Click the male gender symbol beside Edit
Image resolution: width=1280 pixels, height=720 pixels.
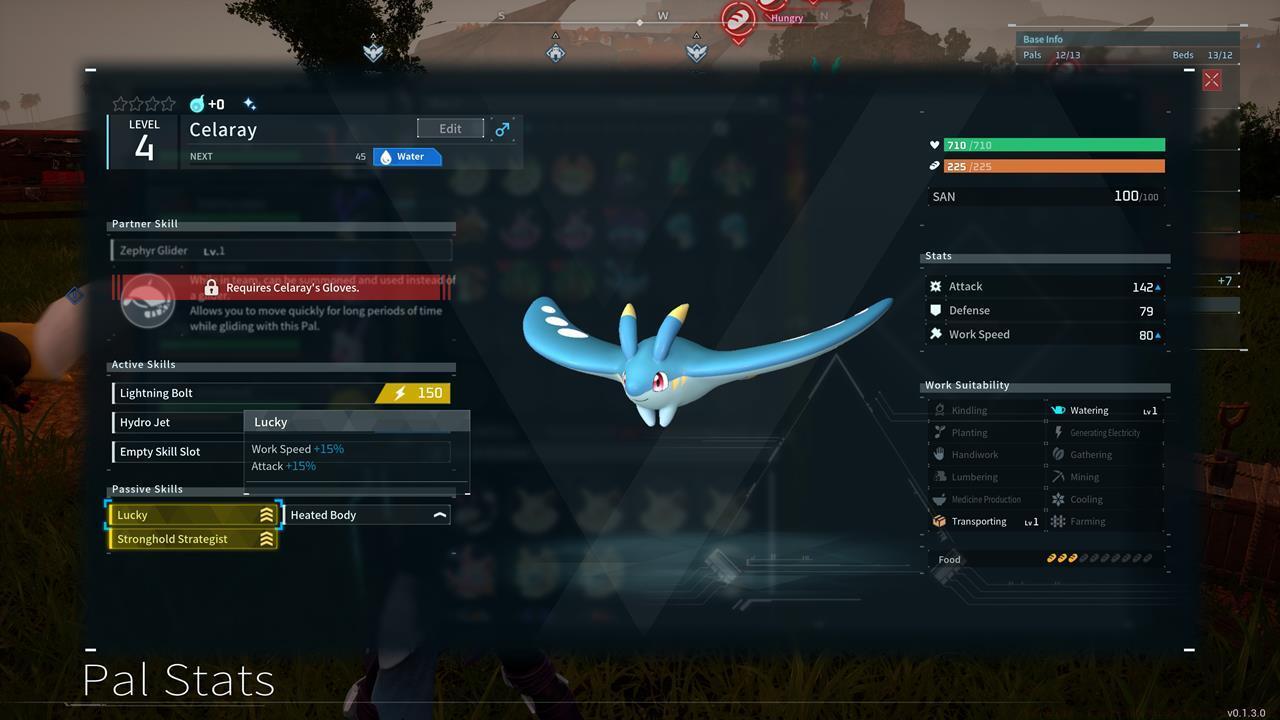click(502, 129)
